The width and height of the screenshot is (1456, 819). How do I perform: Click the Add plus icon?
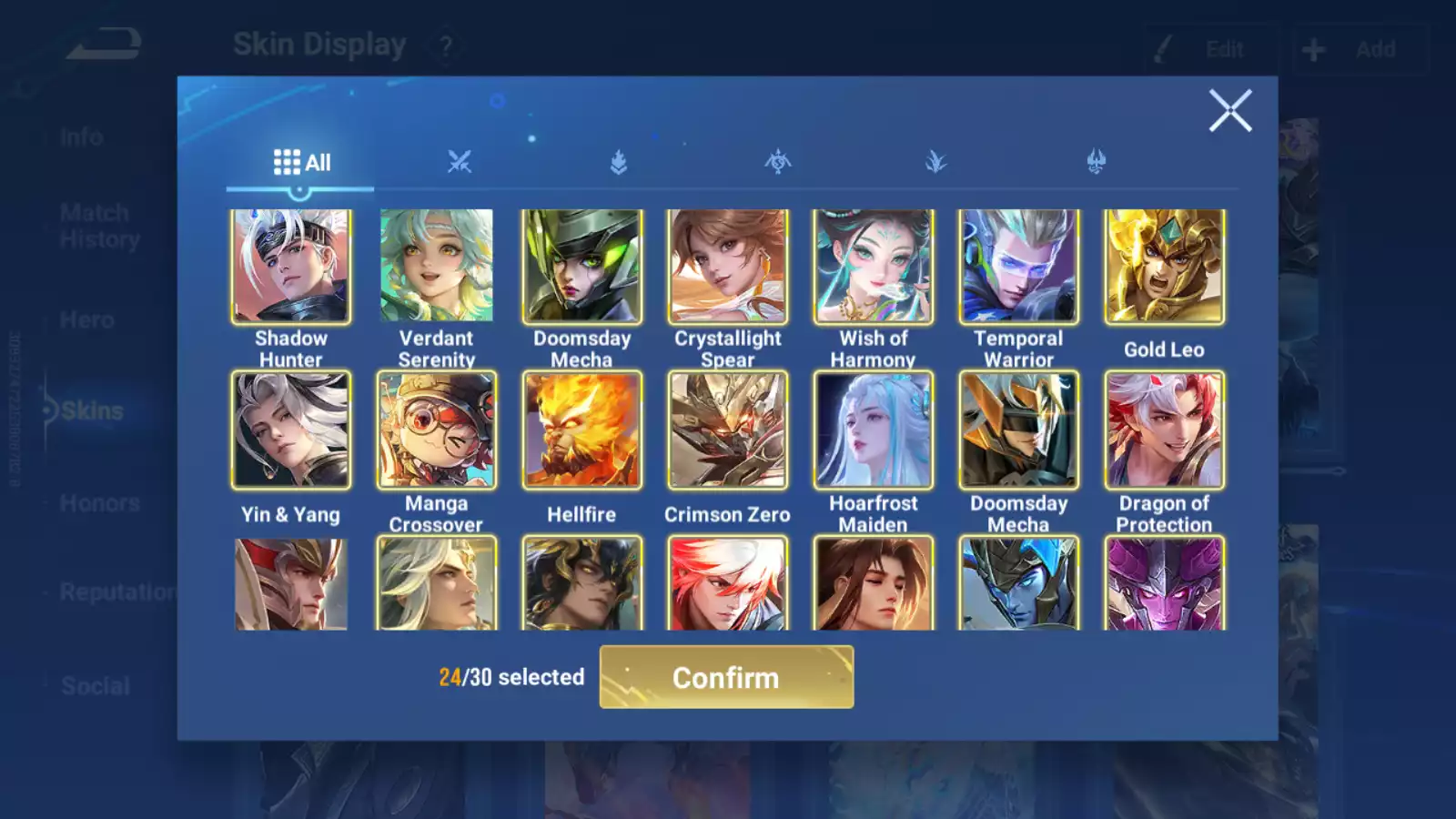(1313, 49)
